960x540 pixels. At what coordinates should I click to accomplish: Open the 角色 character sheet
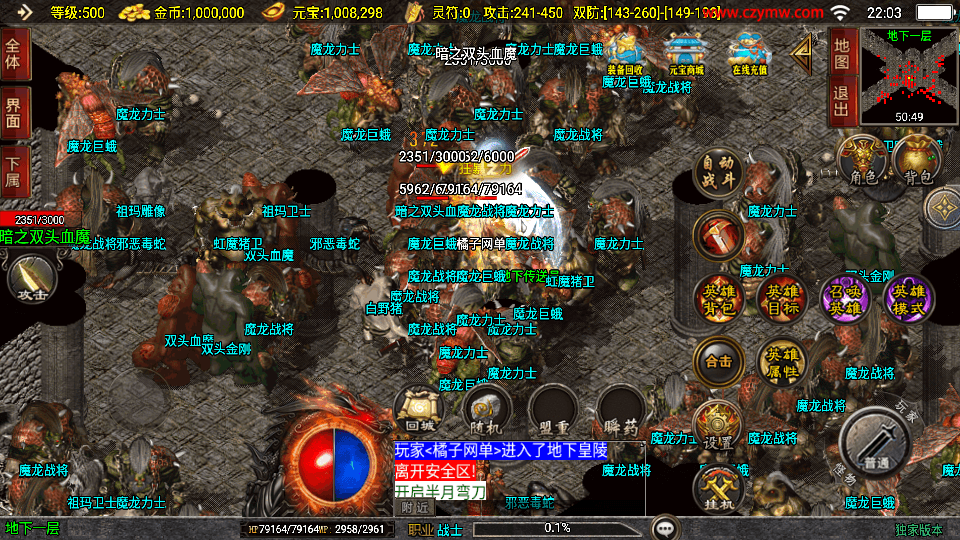pyautogui.click(x=861, y=164)
